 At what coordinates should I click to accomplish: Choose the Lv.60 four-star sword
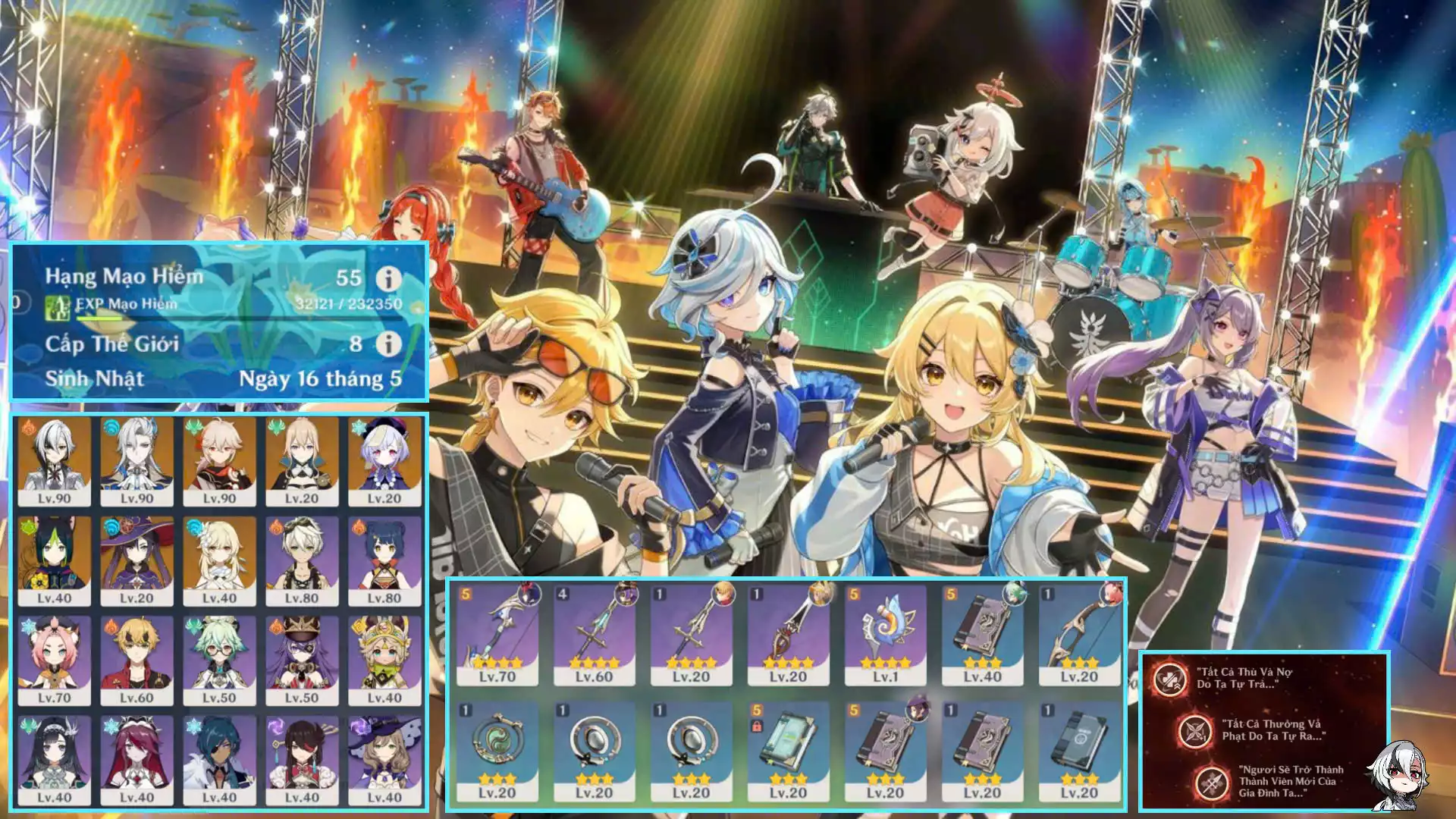(x=594, y=633)
